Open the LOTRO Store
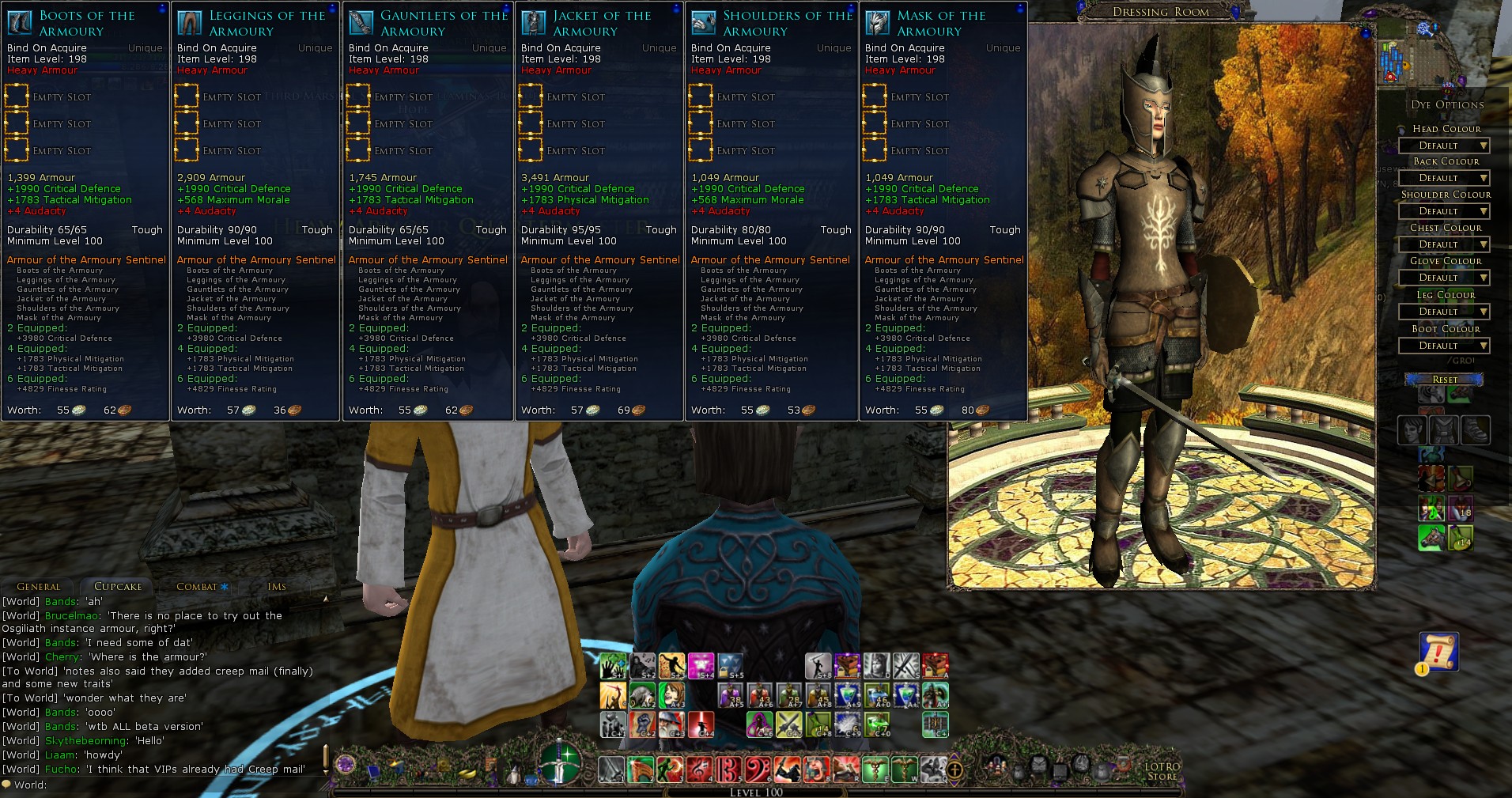This screenshot has height=798, width=1512. point(1162,771)
